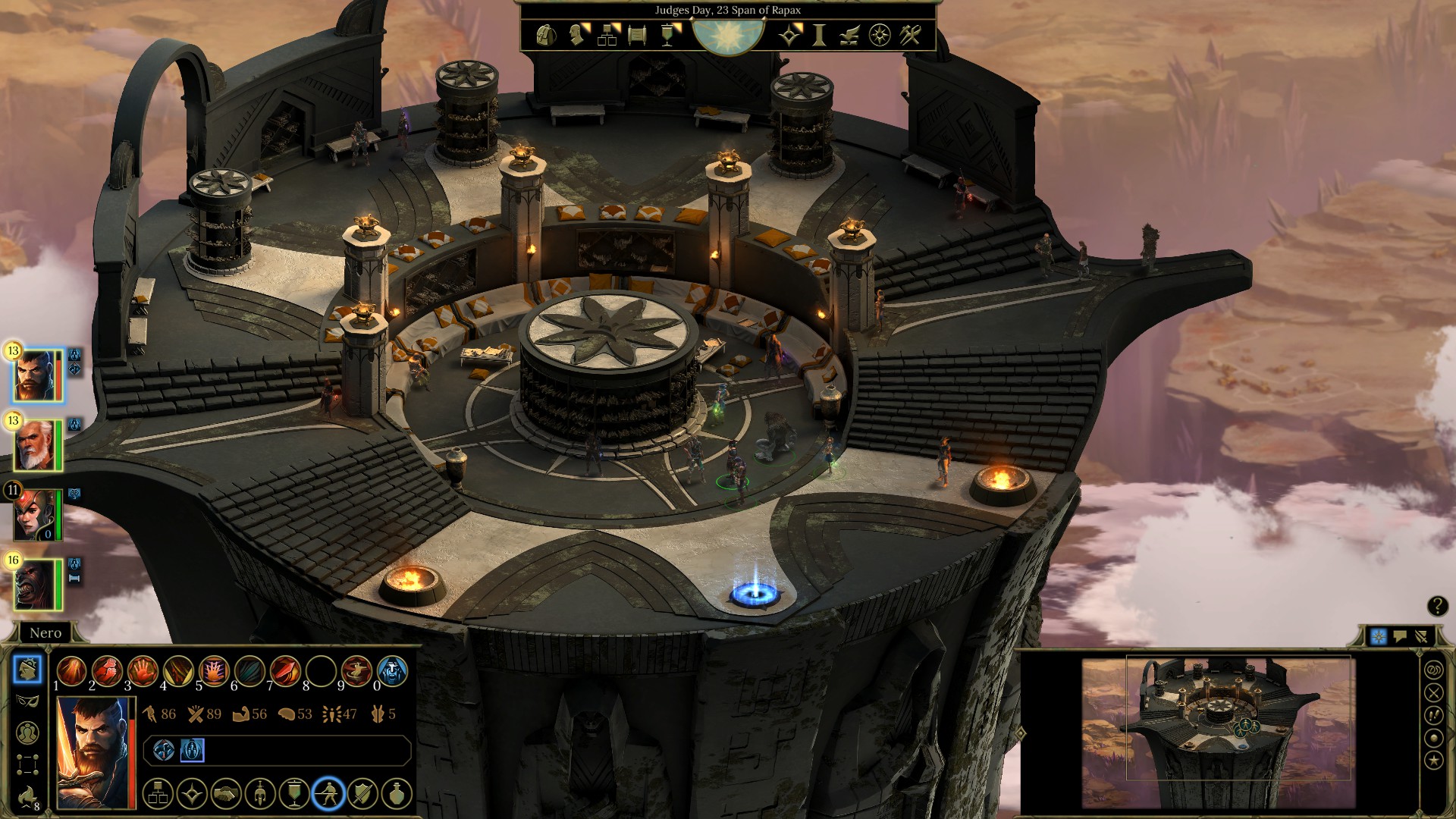Click the hammer and tongs crafting icon
This screenshot has height=819, width=1456.
tap(910, 35)
